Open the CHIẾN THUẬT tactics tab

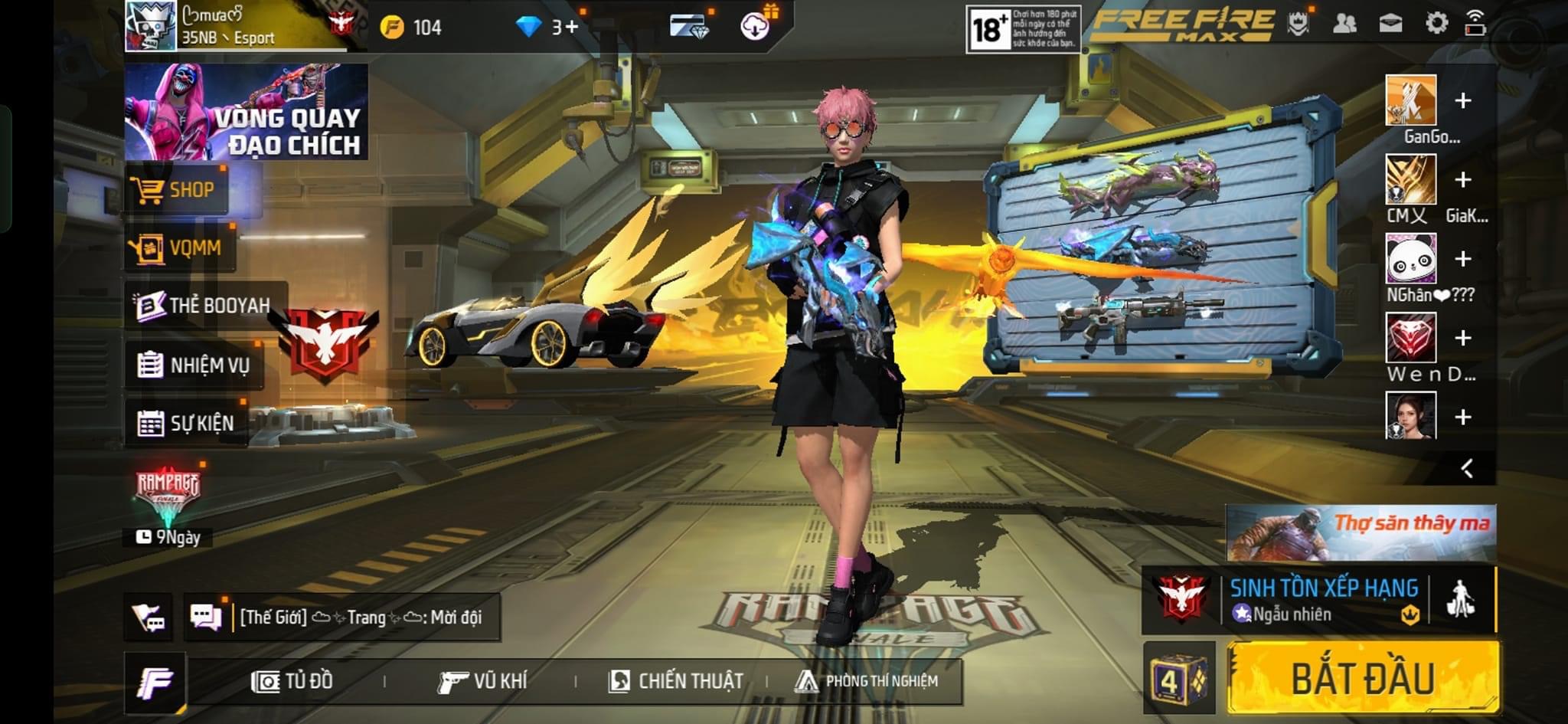[x=676, y=681]
